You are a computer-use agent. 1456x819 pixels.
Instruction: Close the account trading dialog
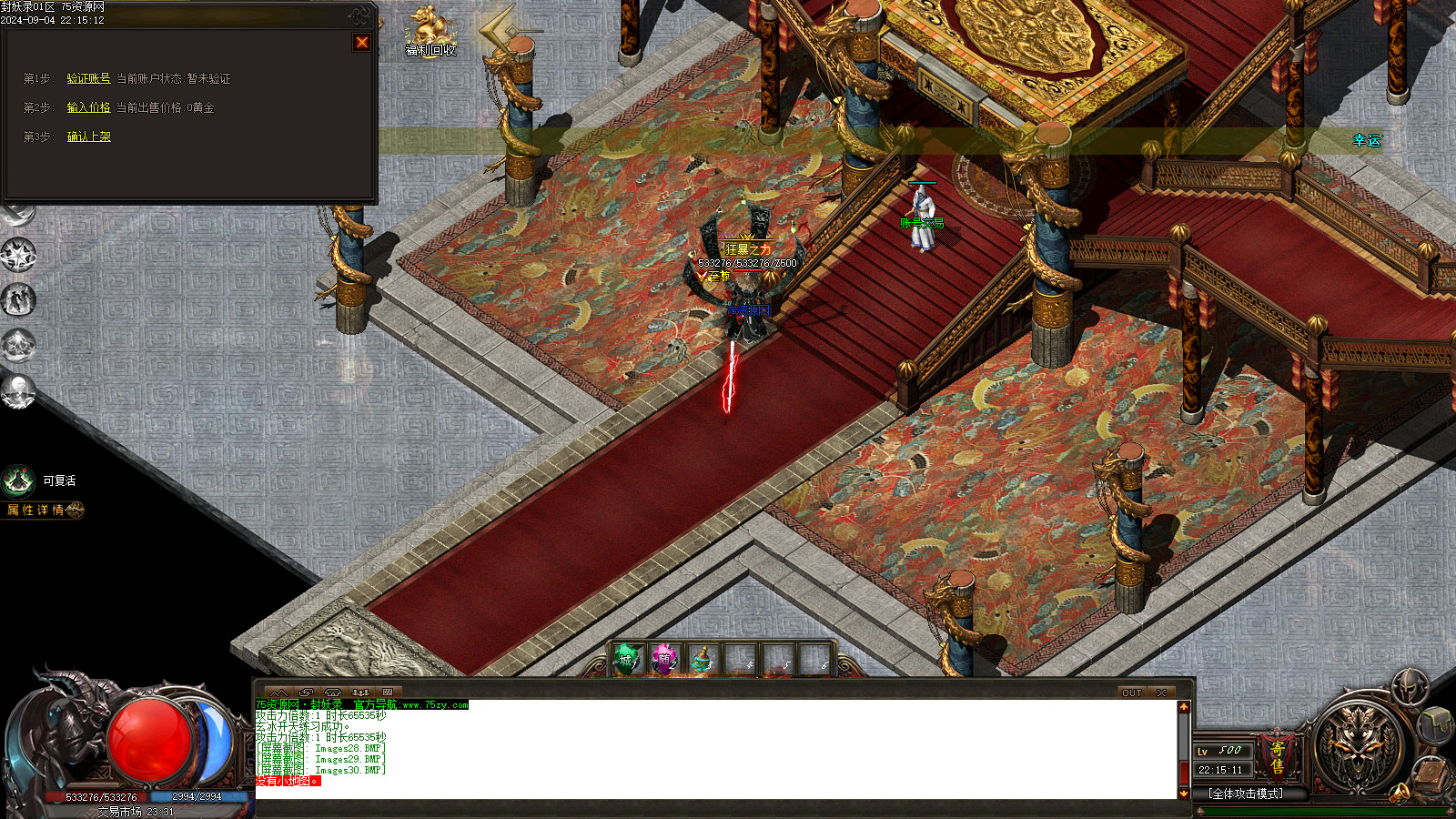click(x=361, y=42)
